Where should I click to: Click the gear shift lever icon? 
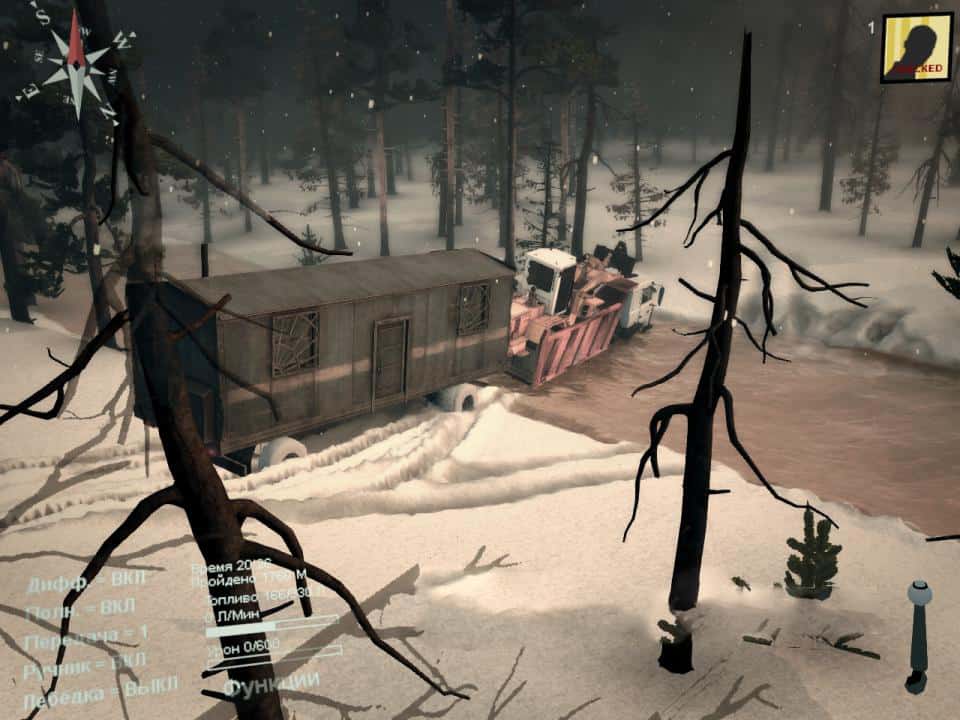click(x=918, y=635)
